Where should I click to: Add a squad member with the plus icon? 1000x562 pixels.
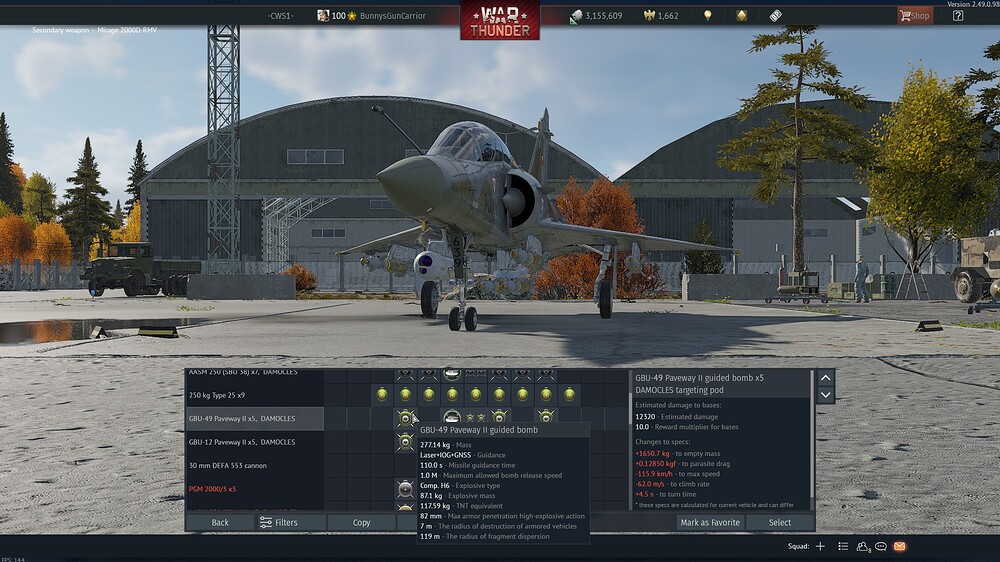820,546
